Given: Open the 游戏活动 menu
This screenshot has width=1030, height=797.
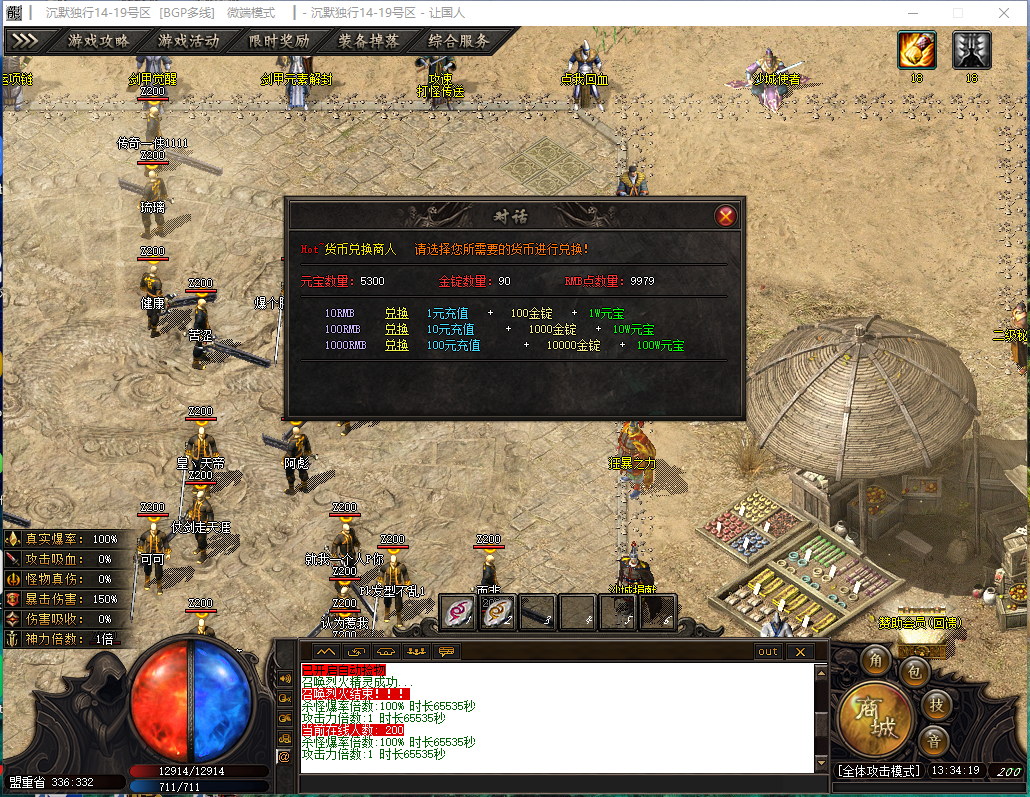Looking at the screenshot, I should [x=188, y=41].
